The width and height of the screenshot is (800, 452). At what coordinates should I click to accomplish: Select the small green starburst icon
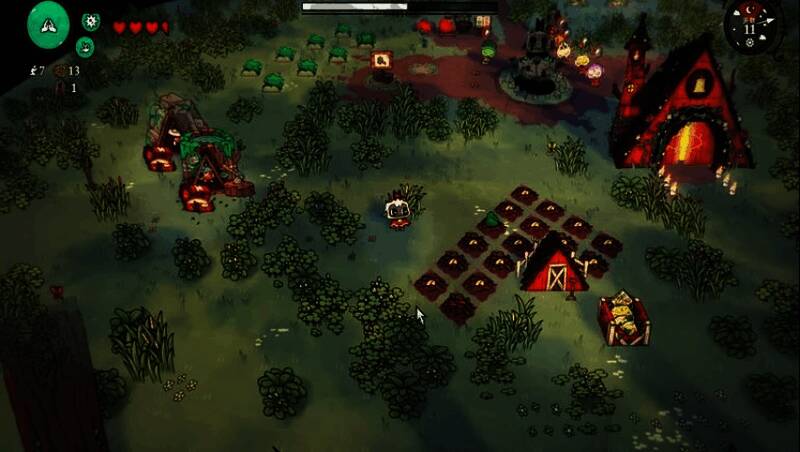pos(91,20)
